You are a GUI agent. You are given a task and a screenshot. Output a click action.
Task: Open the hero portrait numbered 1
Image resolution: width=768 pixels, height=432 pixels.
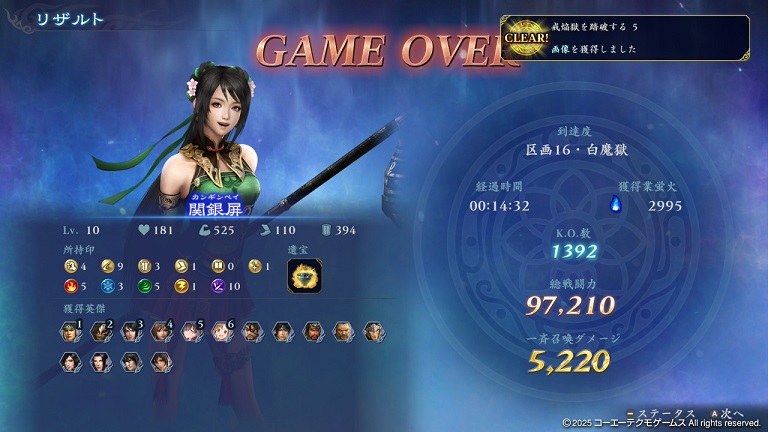[70, 332]
